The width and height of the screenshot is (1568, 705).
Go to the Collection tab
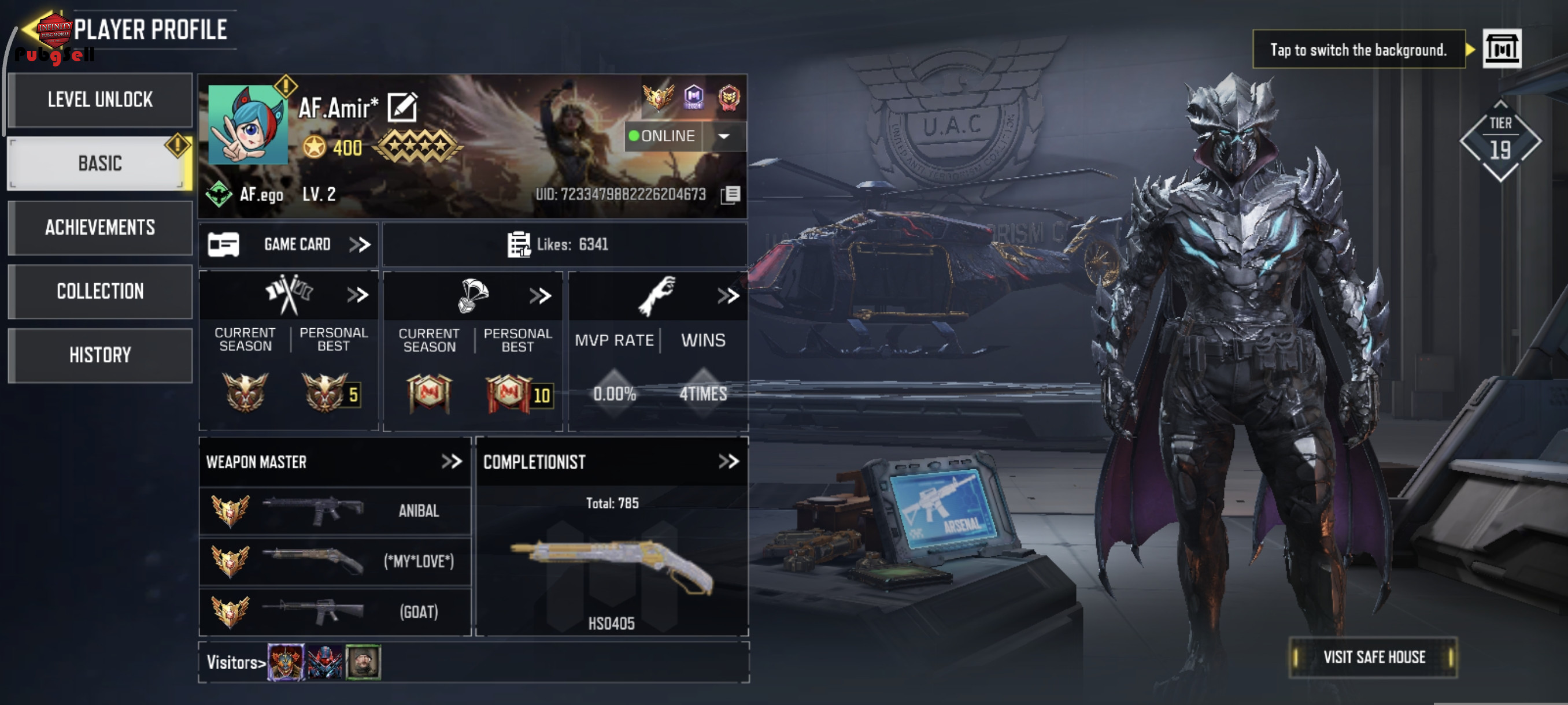[100, 291]
